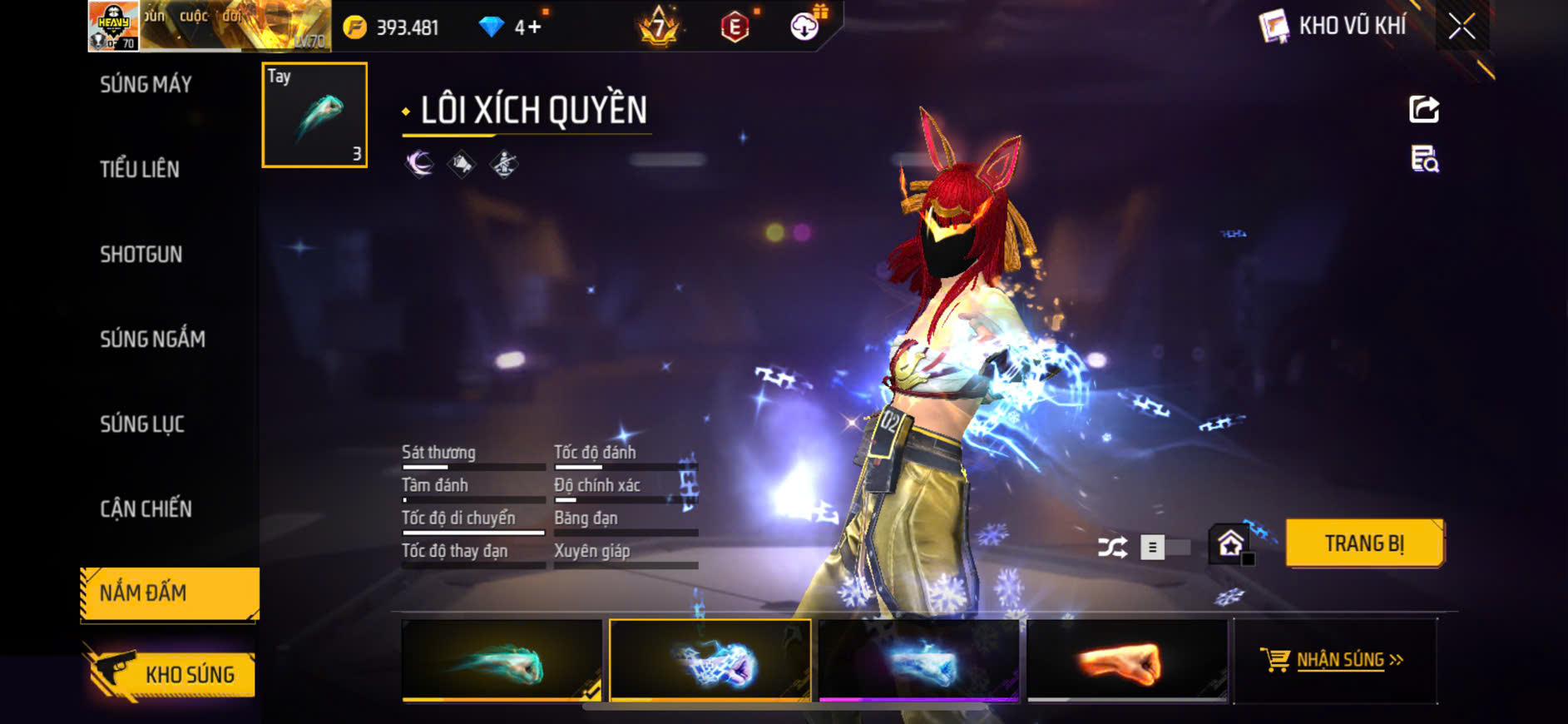
Task: Show the SÚNG NGẮM weapons
Action: point(152,339)
